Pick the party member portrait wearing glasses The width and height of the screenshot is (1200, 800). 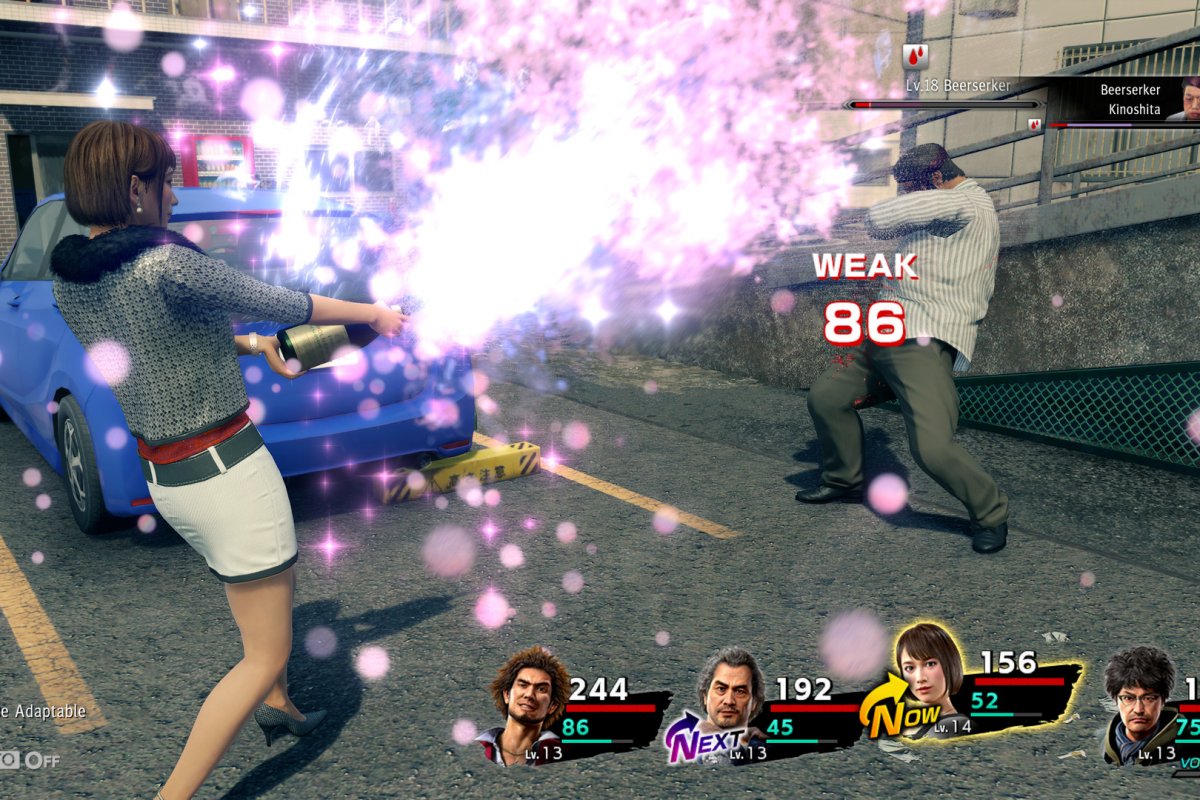click(x=1138, y=700)
